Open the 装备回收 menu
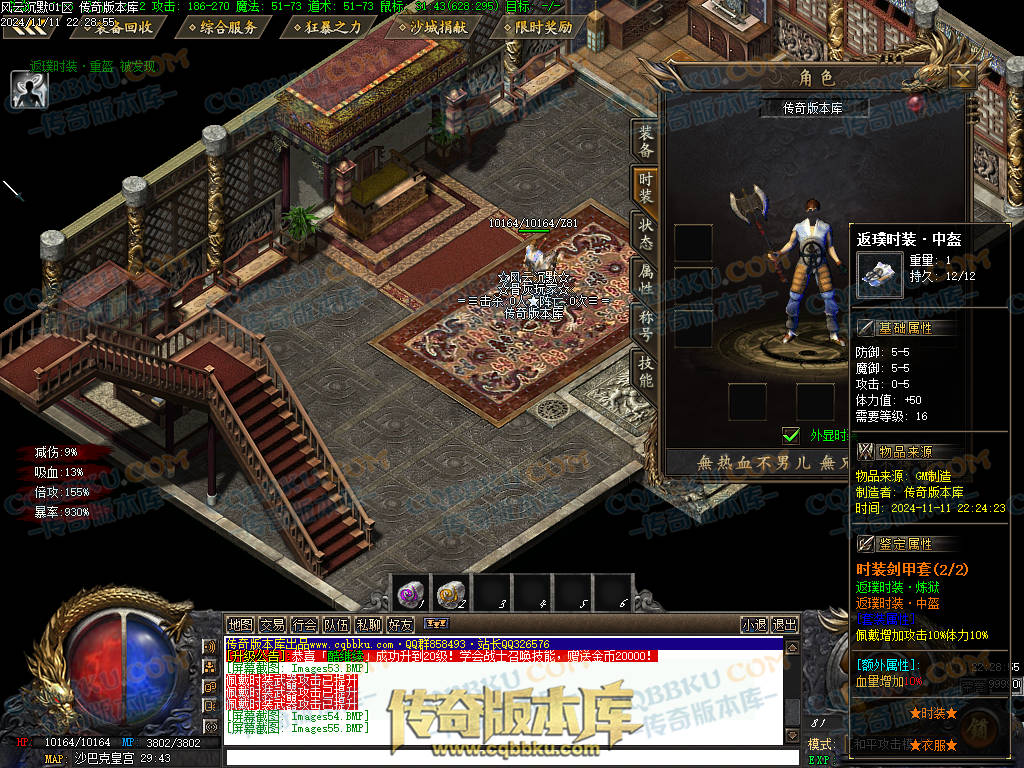This screenshot has height=768, width=1024. 124,27
